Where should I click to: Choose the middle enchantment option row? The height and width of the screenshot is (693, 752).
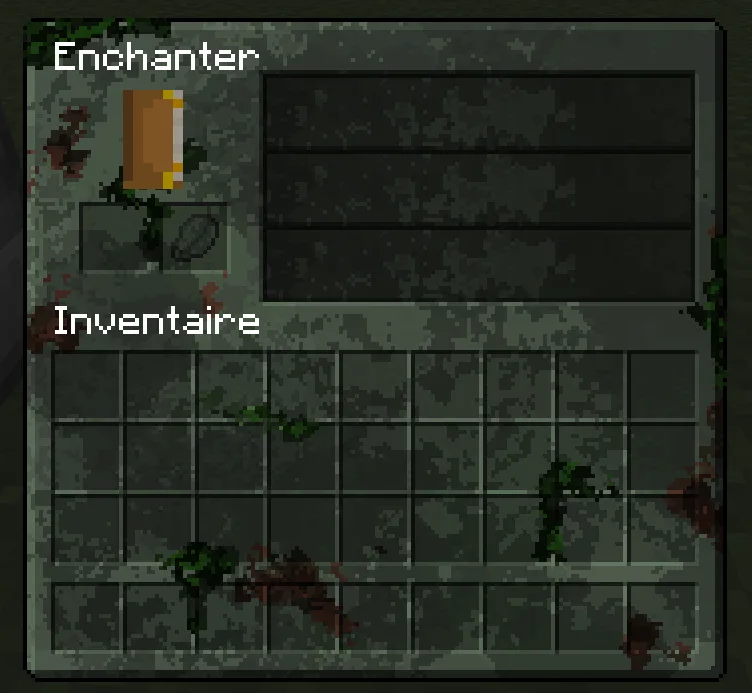[478, 190]
